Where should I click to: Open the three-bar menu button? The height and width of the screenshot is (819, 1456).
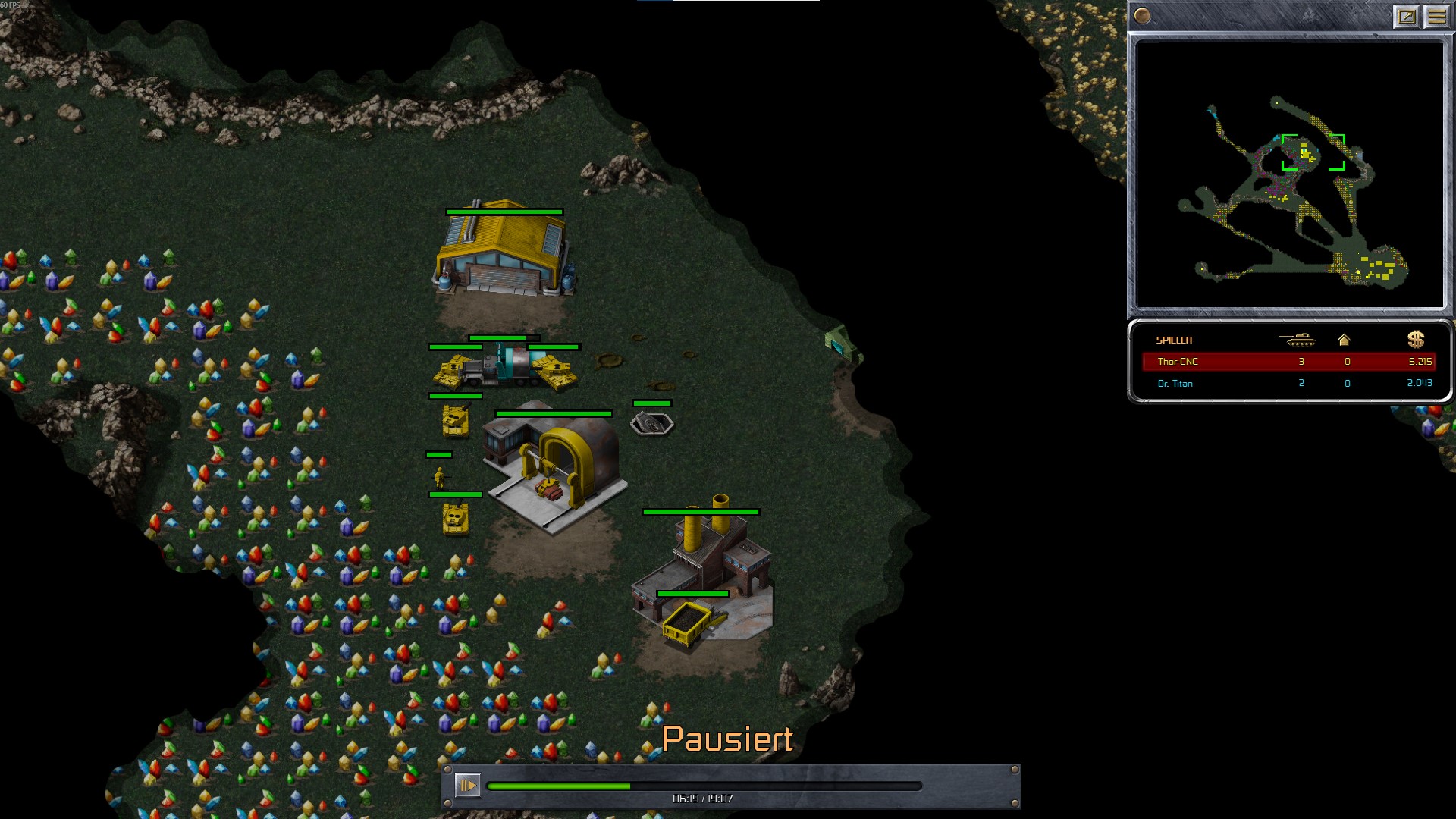(x=1436, y=17)
